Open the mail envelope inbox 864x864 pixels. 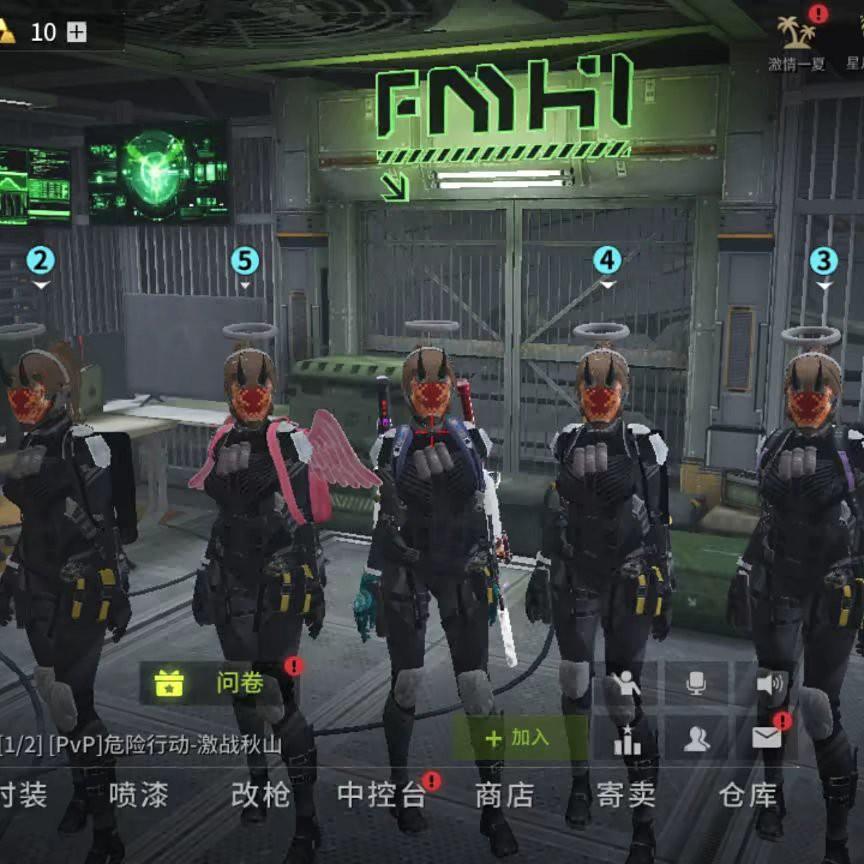click(x=767, y=739)
